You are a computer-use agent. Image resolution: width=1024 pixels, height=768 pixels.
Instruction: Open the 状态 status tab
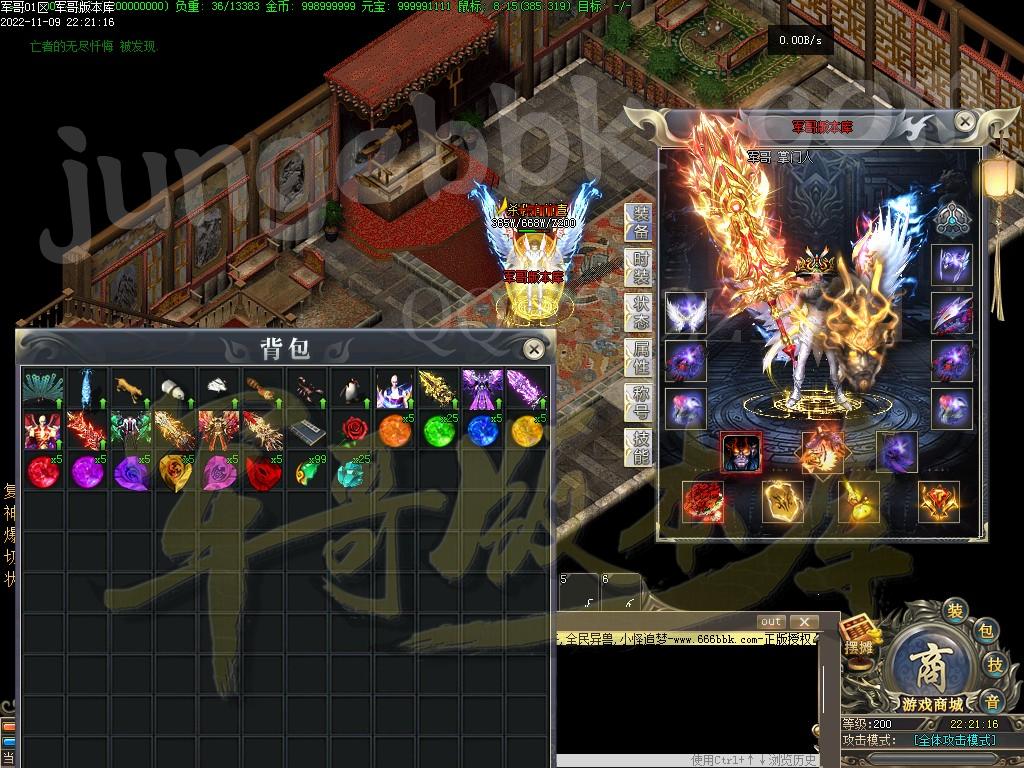[x=640, y=312]
